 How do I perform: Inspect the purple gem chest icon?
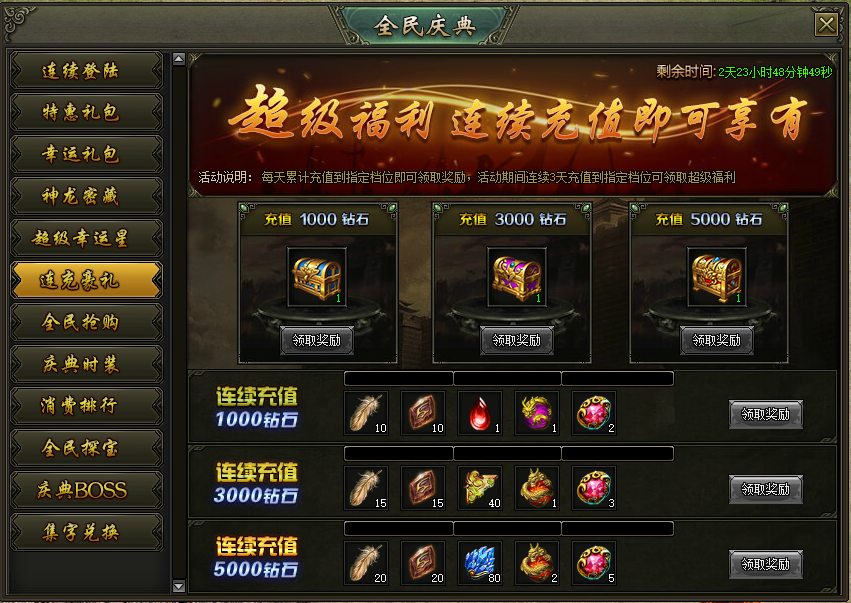[x=517, y=275]
